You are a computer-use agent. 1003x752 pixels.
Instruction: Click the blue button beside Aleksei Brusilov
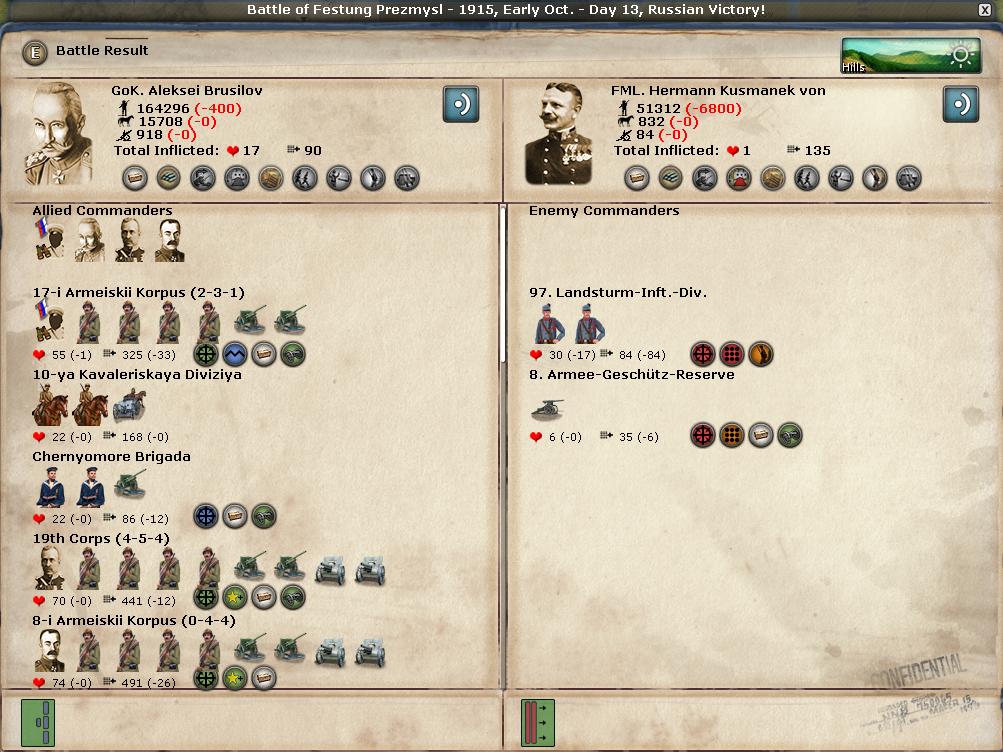tap(460, 104)
